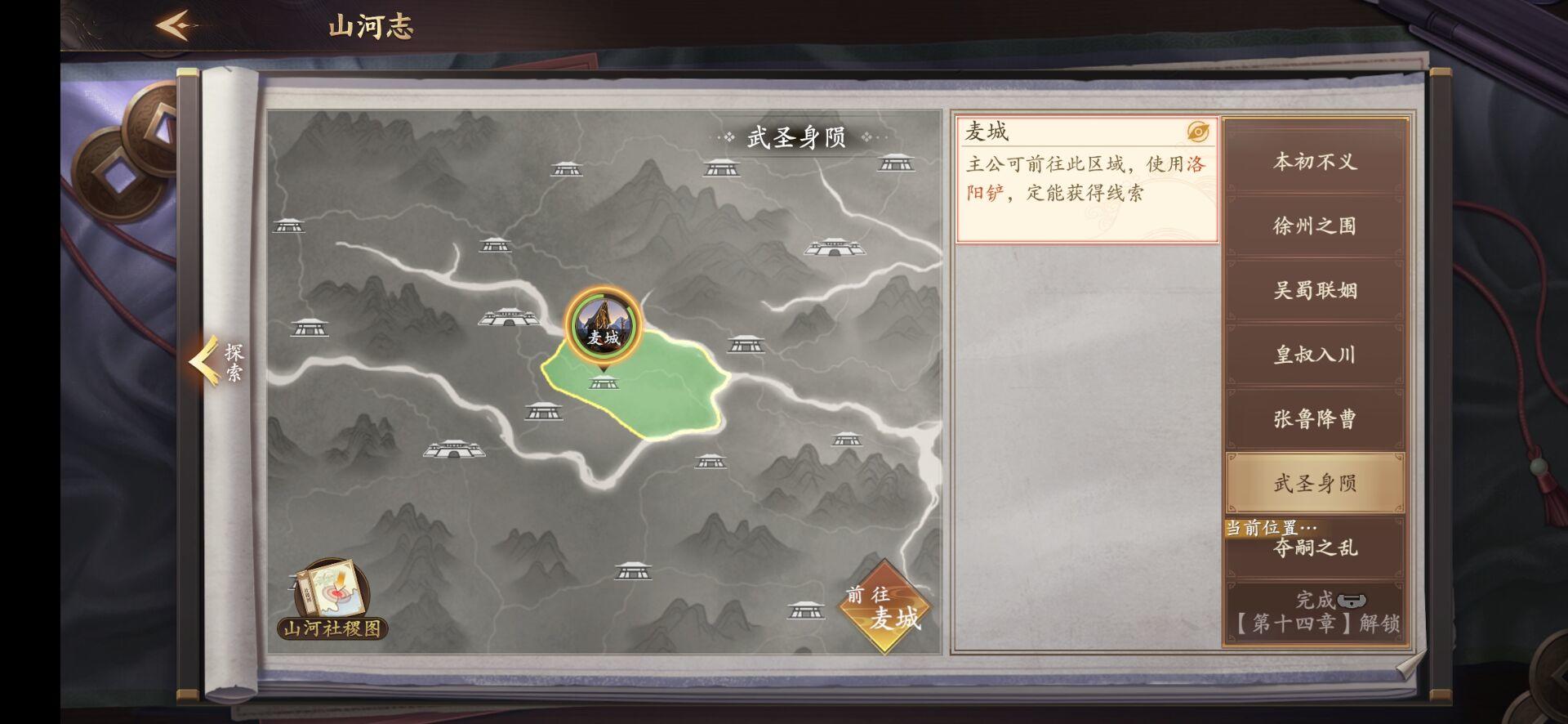Screen dimensions: 1568x724
Task: View the 皇叔入川 chapter
Action: [x=1315, y=355]
